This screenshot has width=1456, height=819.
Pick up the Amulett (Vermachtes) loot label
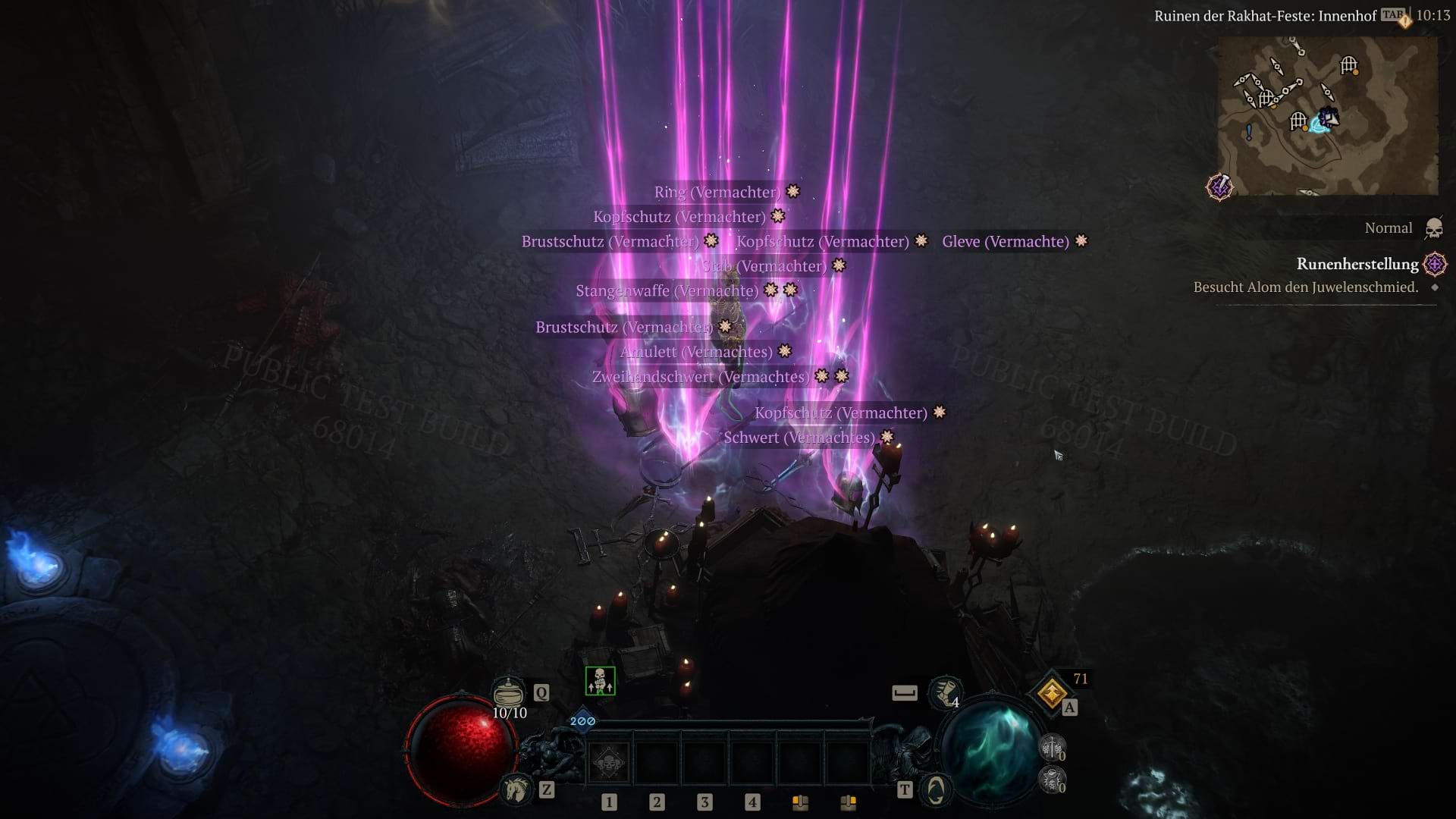tap(699, 351)
